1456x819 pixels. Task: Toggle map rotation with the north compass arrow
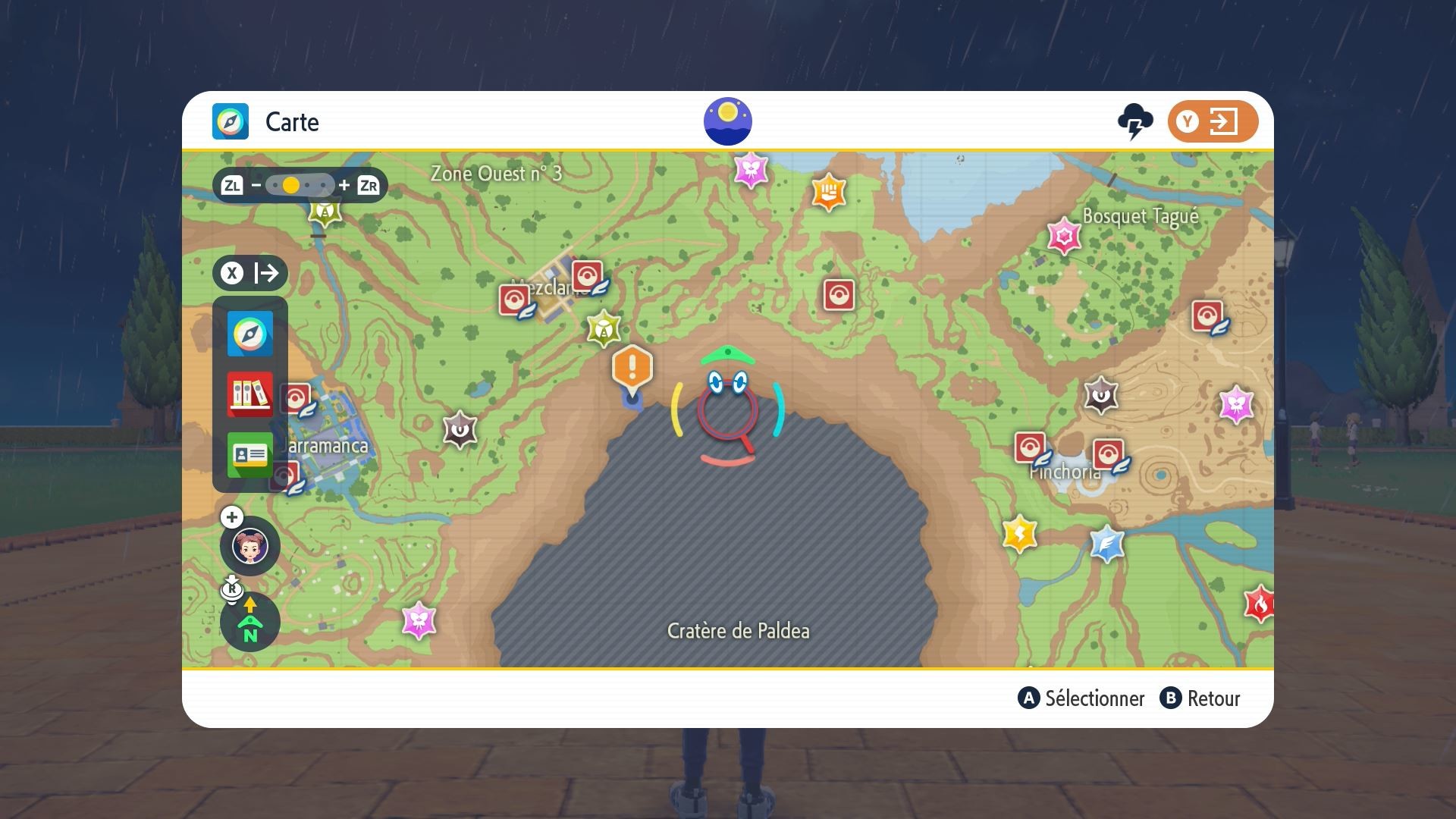click(249, 622)
